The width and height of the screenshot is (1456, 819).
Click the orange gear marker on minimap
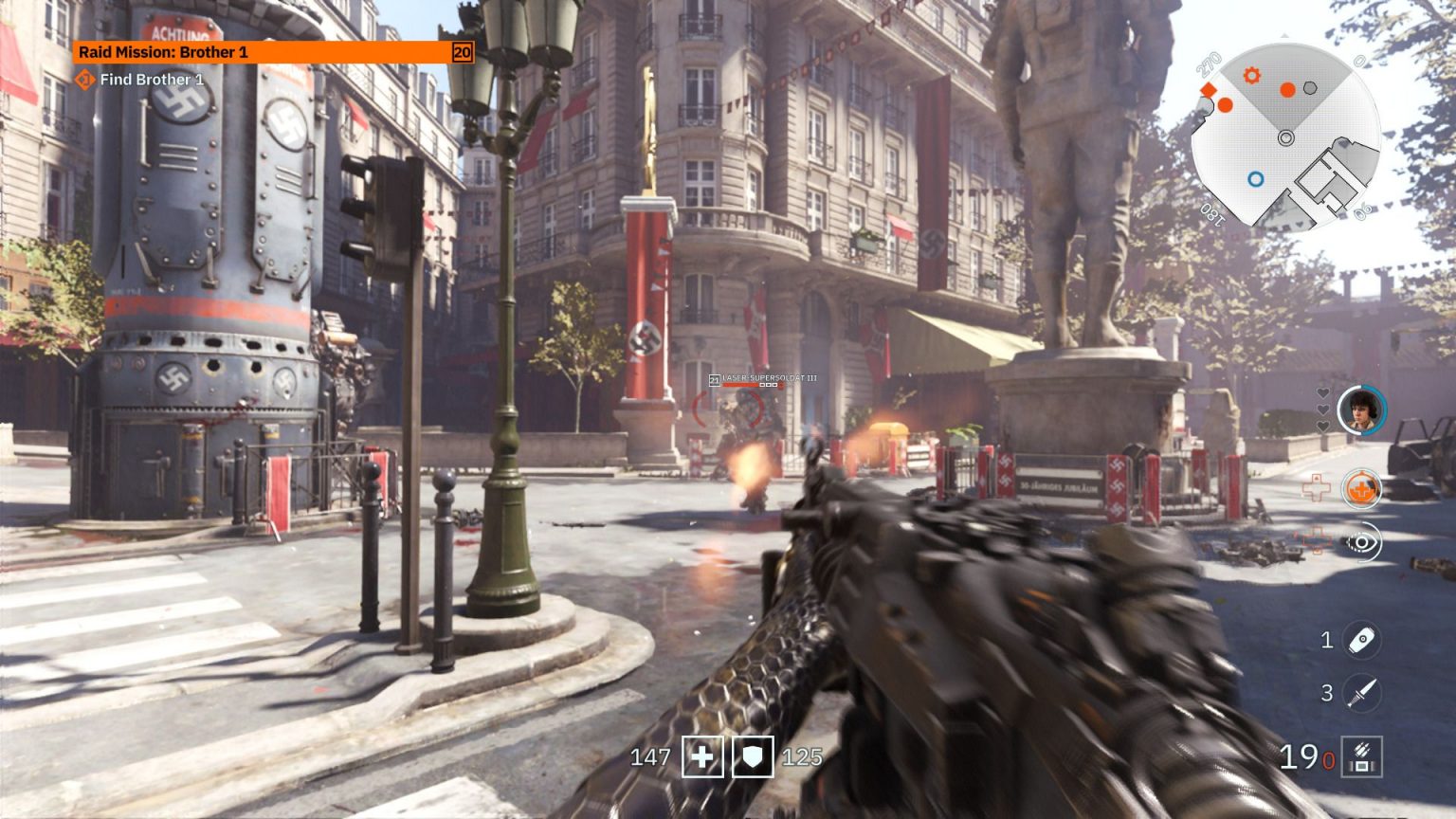tap(1252, 76)
